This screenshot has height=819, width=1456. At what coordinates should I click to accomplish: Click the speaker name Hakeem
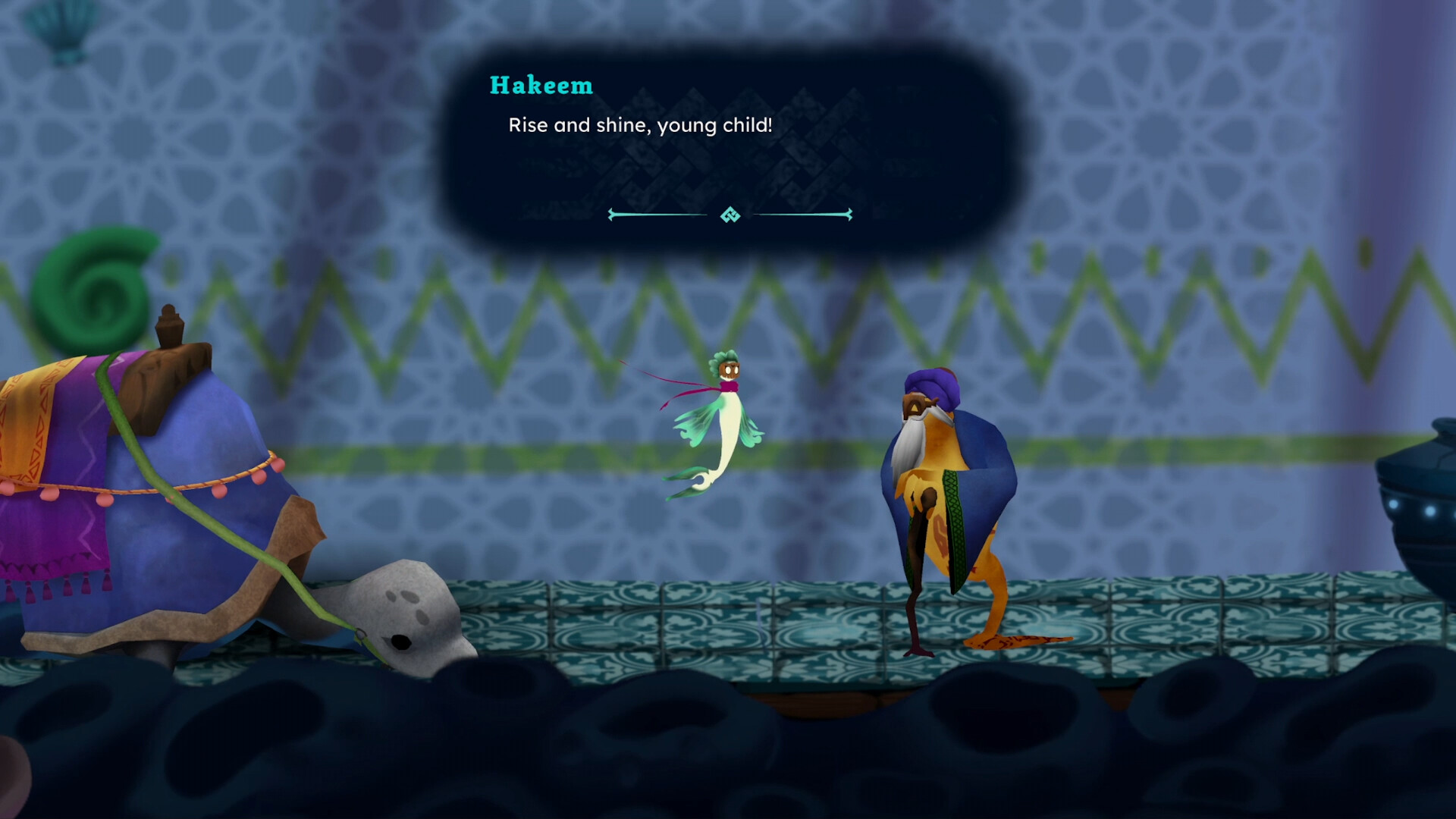pos(541,86)
